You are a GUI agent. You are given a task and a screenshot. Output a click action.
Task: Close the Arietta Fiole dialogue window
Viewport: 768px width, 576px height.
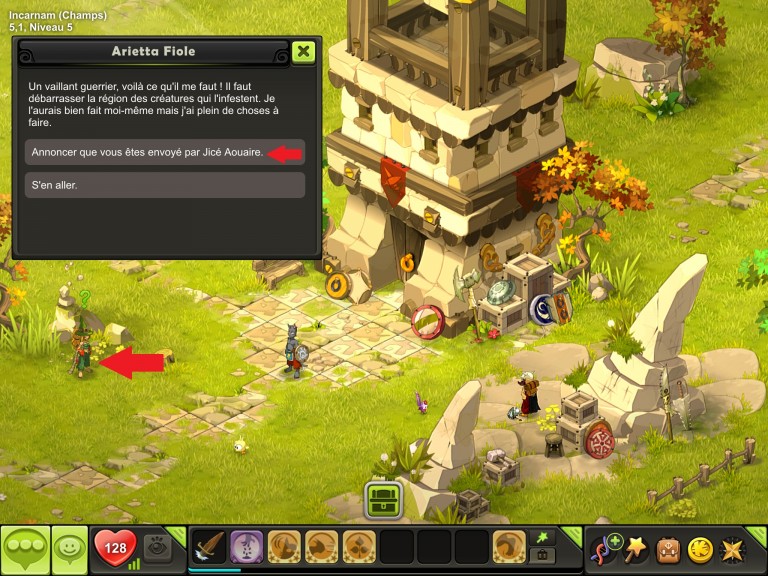click(x=303, y=52)
